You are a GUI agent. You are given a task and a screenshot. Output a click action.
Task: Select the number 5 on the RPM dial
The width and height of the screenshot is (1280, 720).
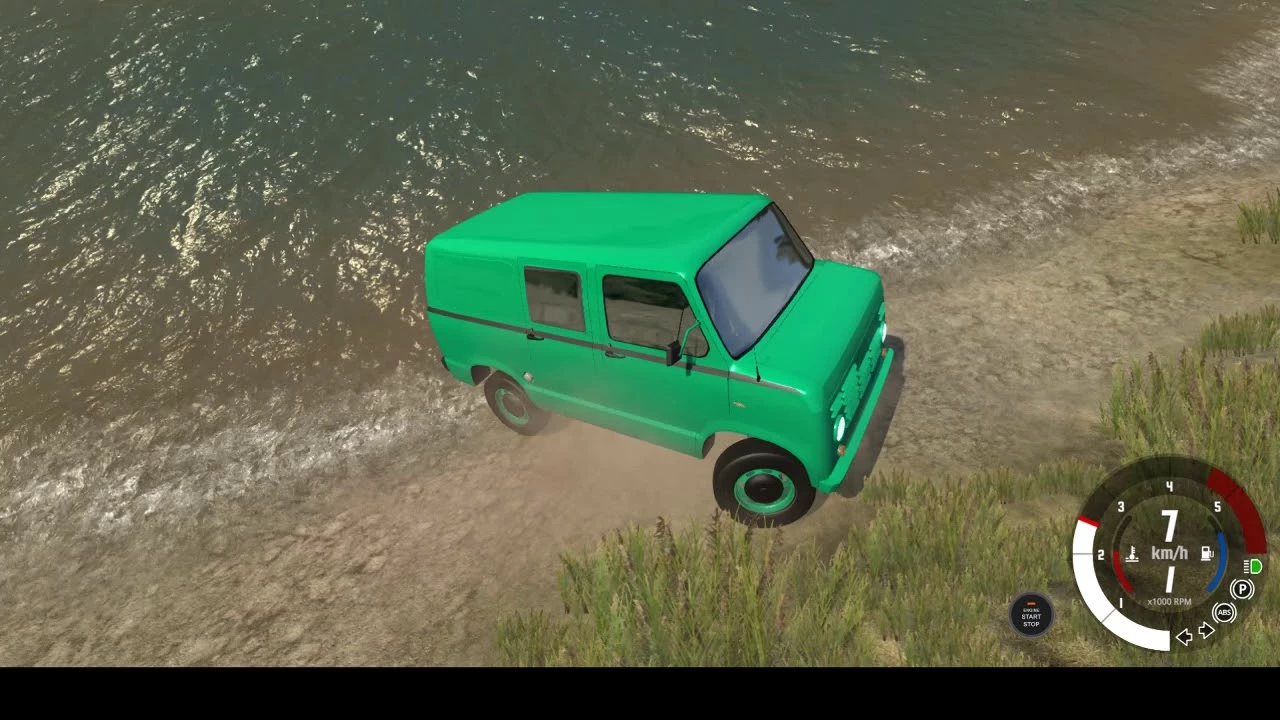pyautogui.click(x=1217, y=506)
